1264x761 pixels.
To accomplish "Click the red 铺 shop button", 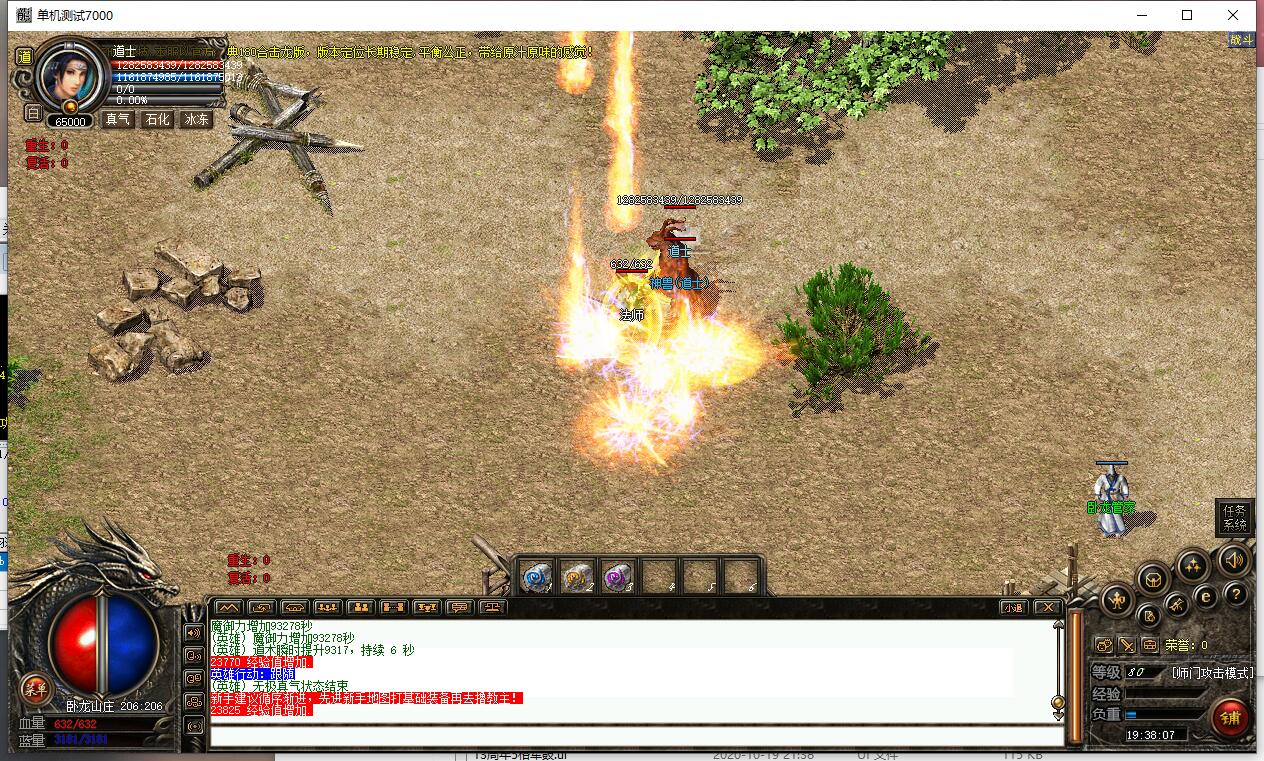I will click(x=1231, y=717).
